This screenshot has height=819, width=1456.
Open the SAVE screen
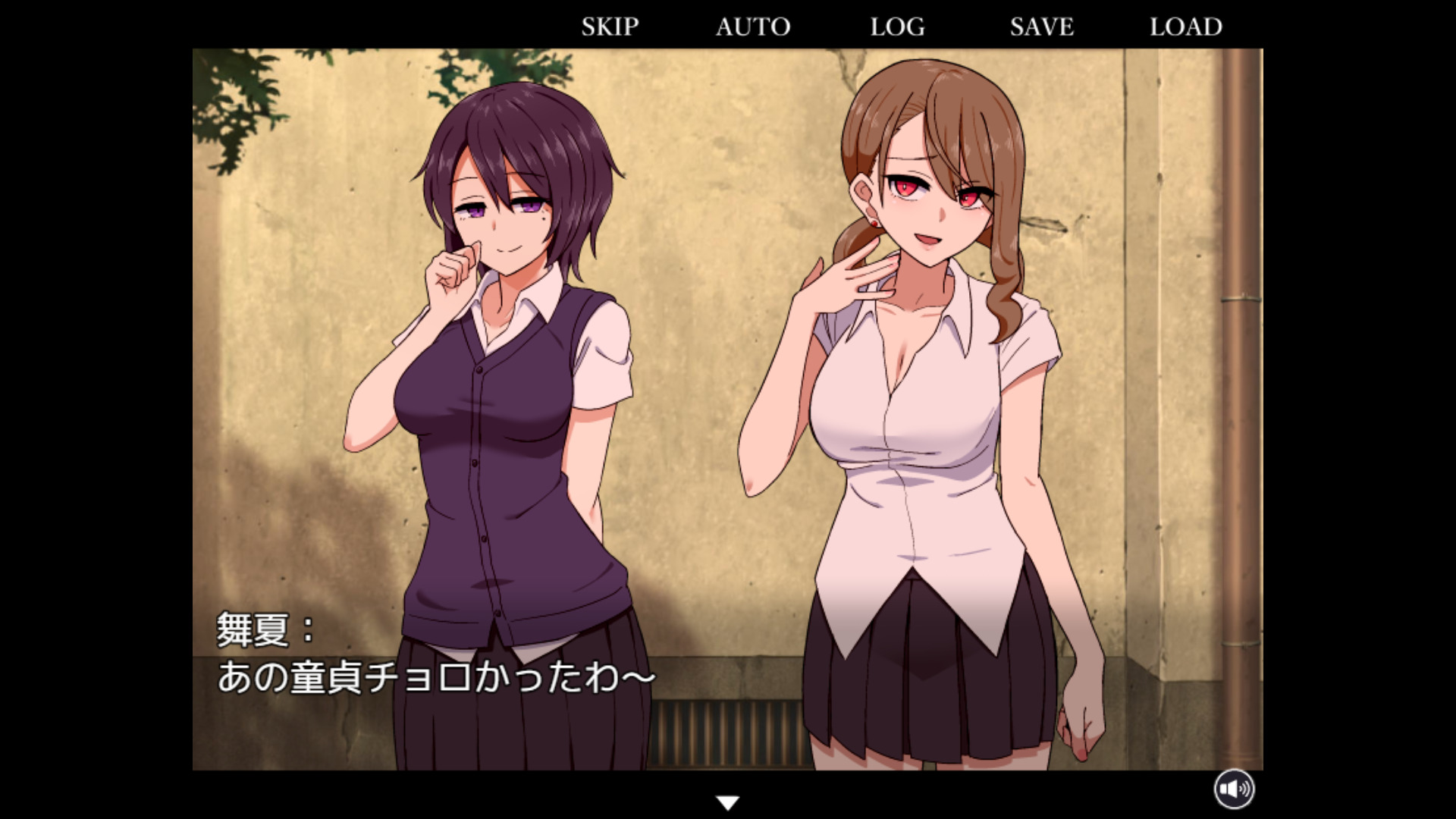pos(1040,27)
